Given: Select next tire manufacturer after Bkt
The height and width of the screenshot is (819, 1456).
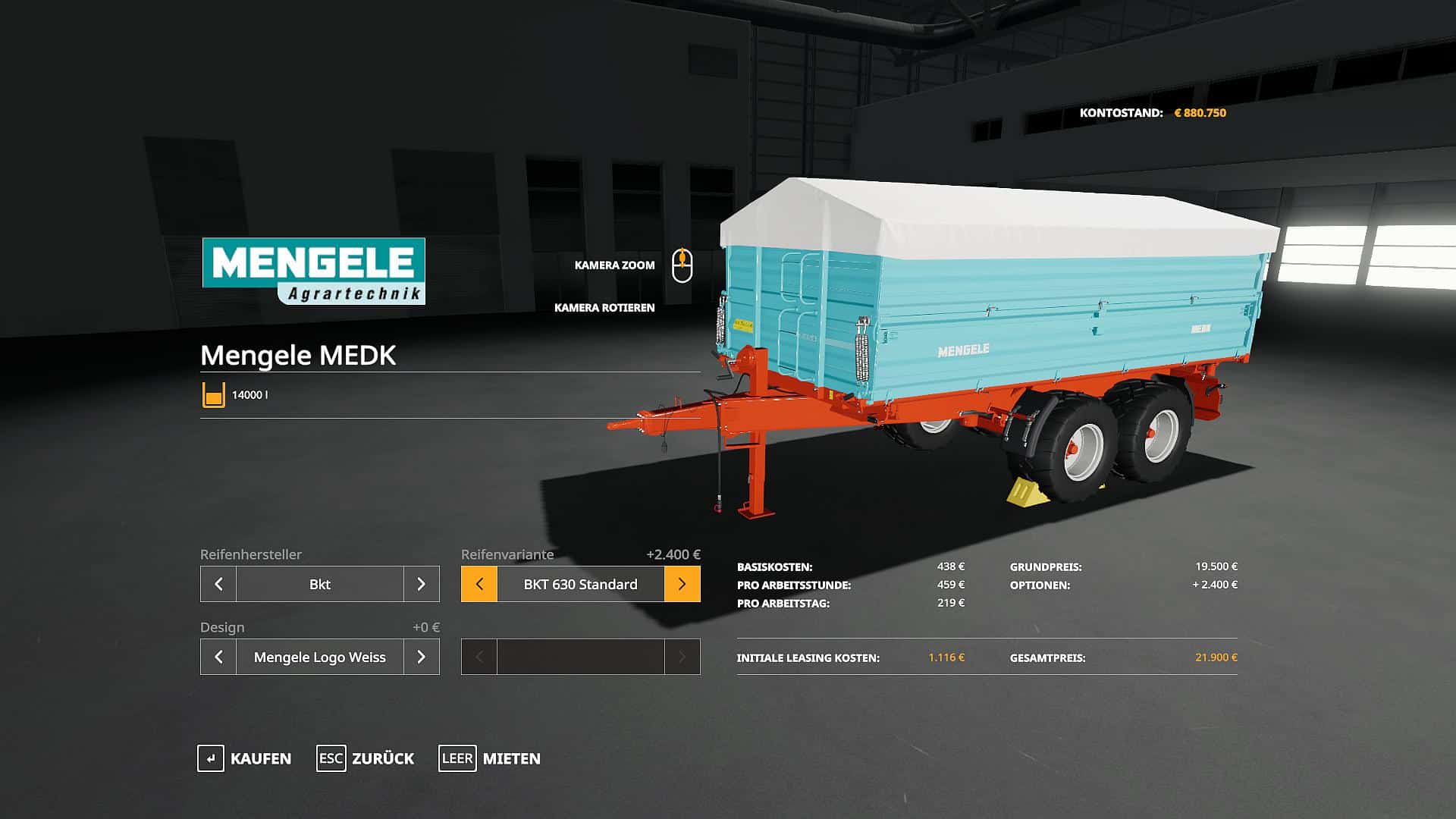Looking at the screenshot, I should point(421,584).
